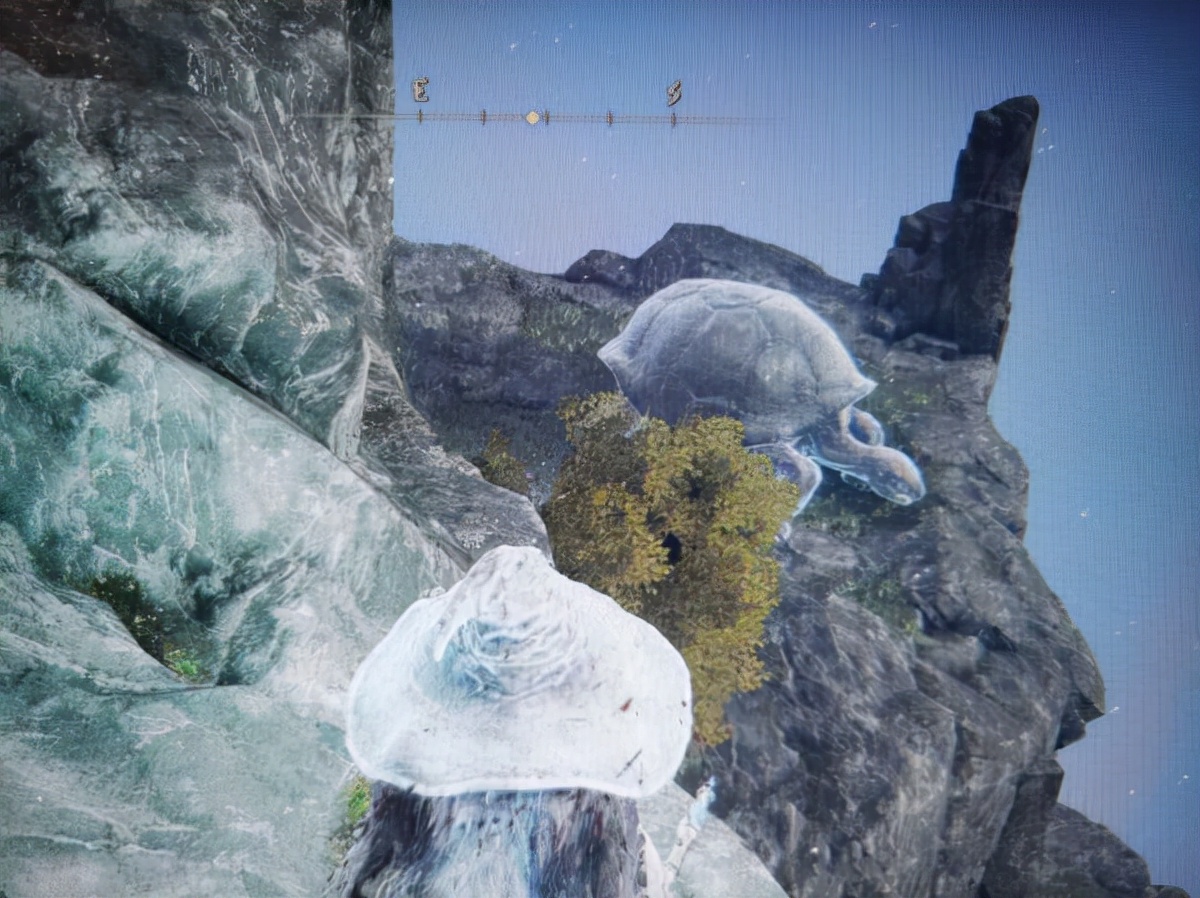Select the South letter on the compass
Viewport: 1200px width, 898px height.
click(674, 93)
